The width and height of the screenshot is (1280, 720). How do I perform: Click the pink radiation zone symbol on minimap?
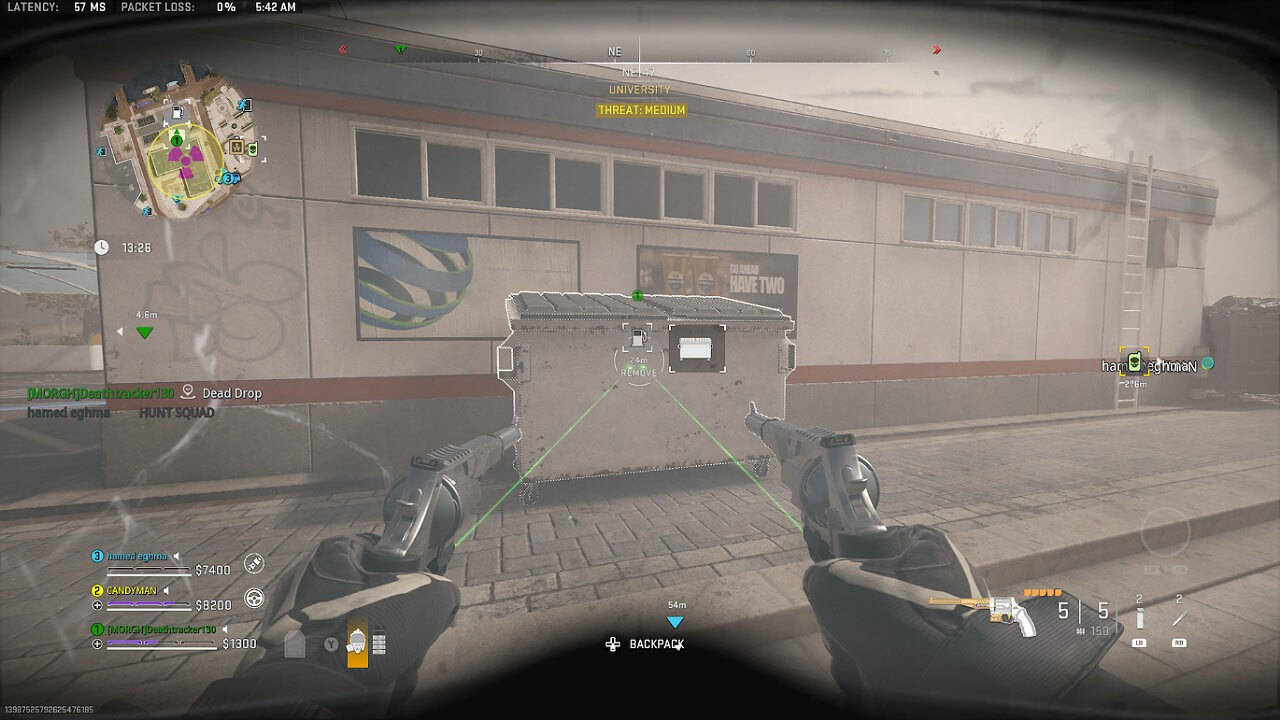[186, 160]
